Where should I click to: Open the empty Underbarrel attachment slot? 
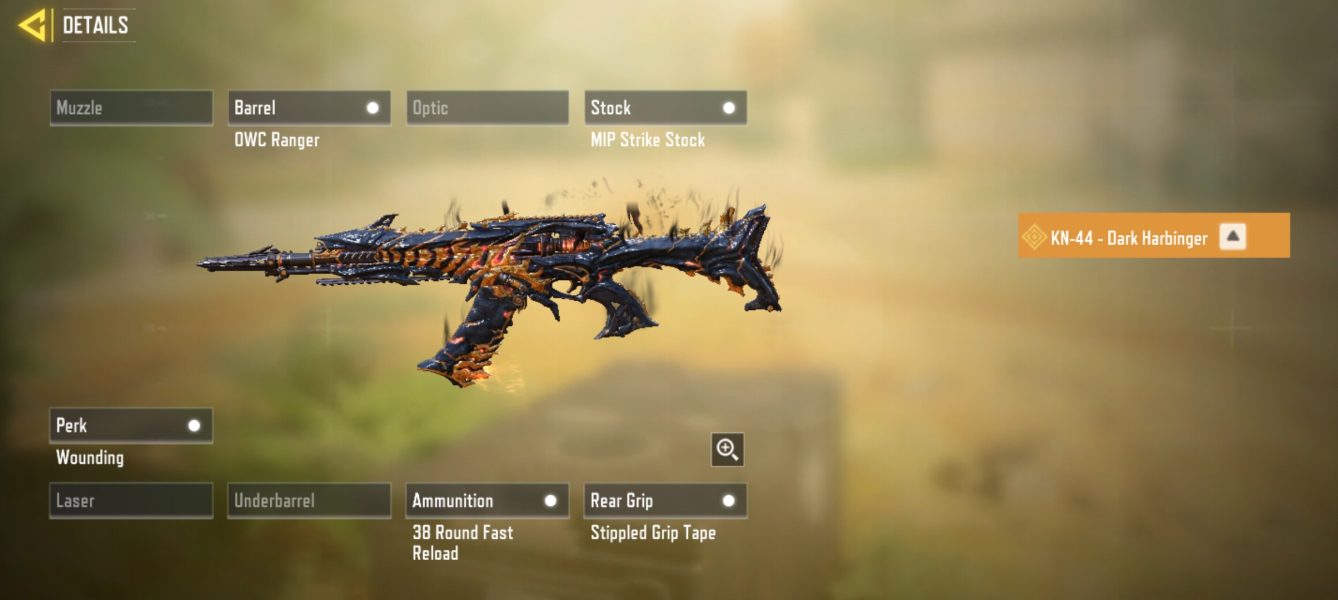[x=309, y=501]
